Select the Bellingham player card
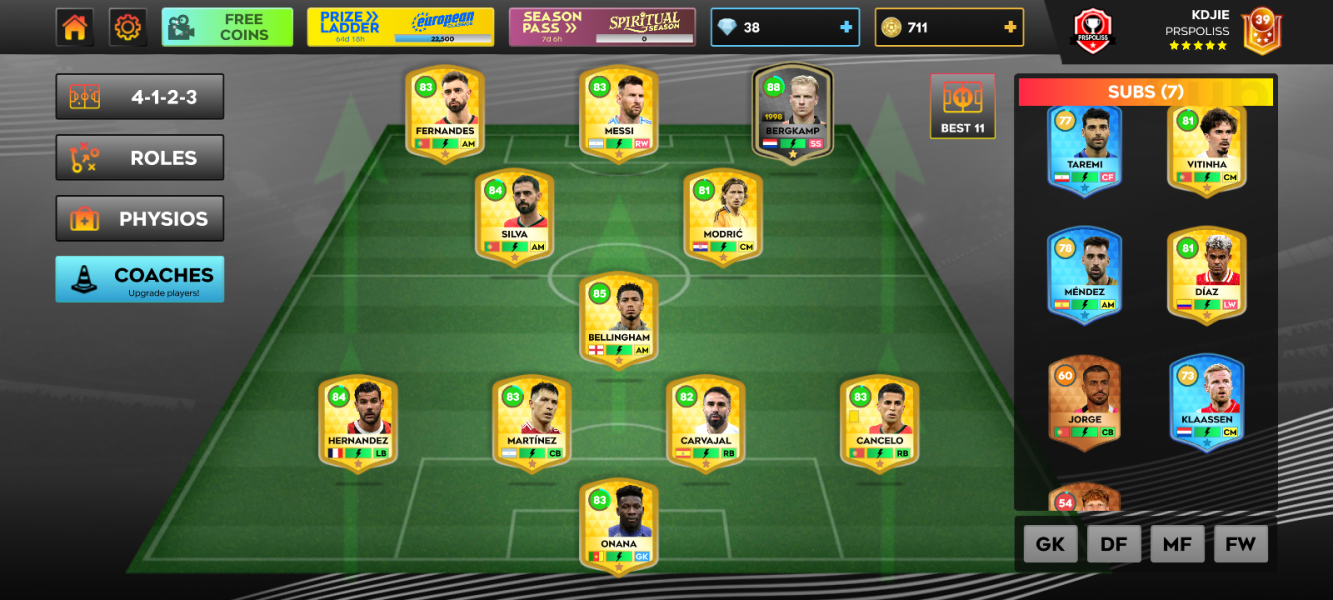1333x600 pixels. tap(619, 319)
